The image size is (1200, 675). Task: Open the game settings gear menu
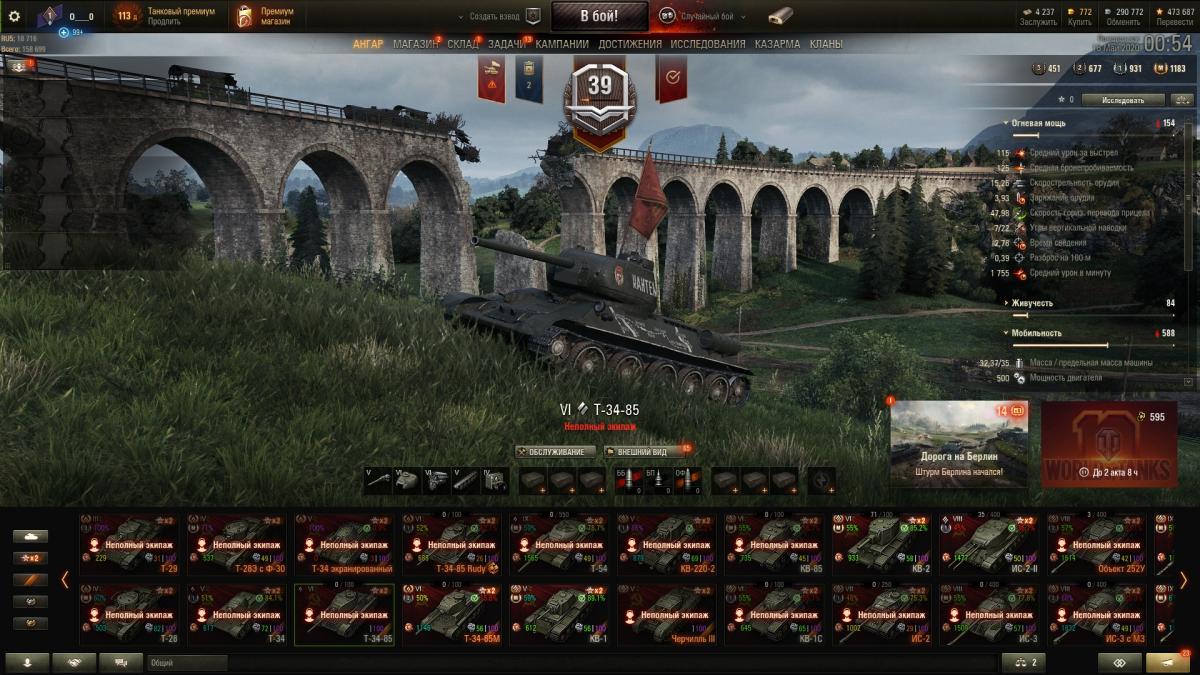(14, 16)
